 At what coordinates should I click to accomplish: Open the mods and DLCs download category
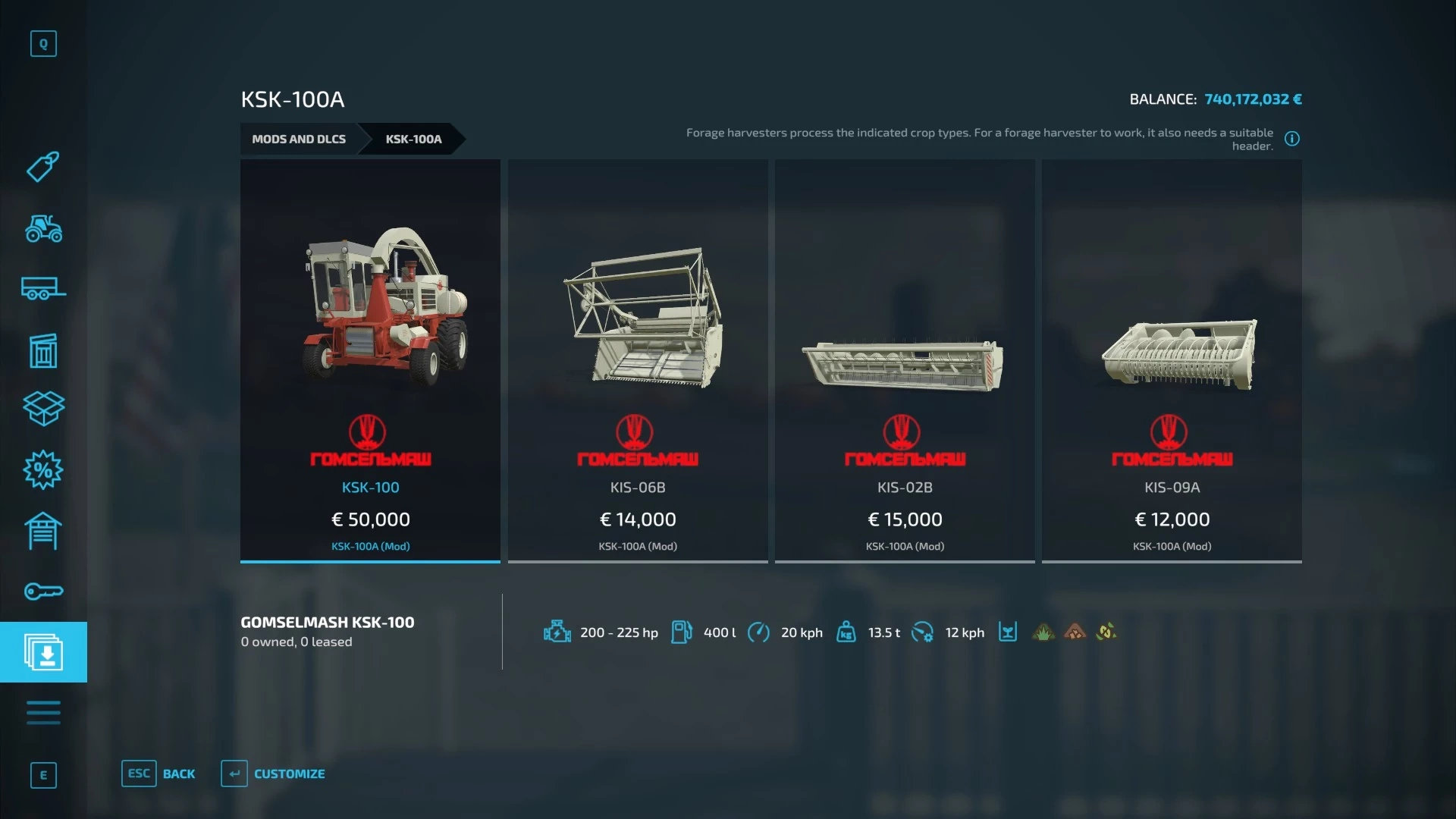tap(43, 652)
